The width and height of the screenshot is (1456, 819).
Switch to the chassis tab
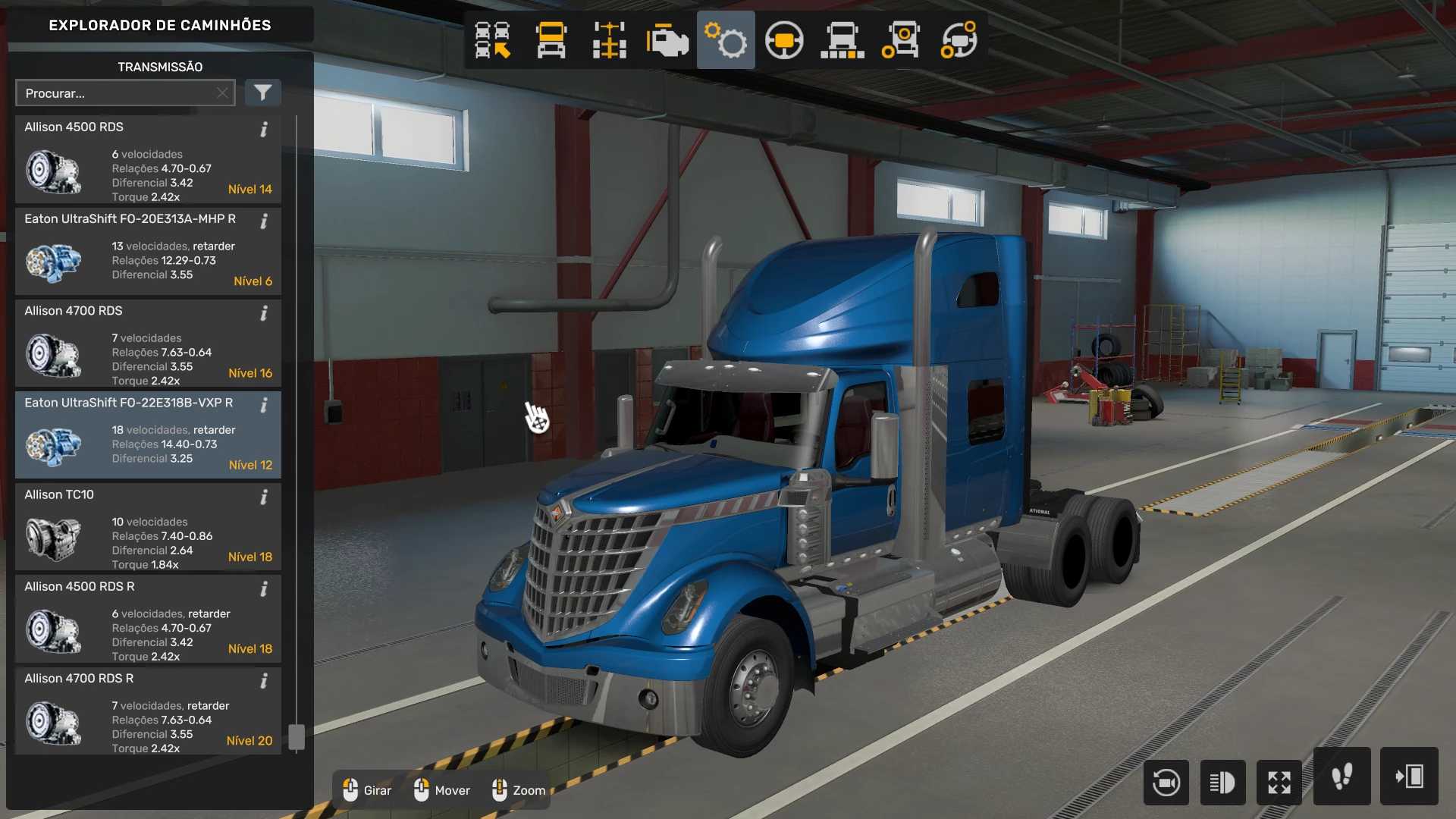tap(609, 40)
